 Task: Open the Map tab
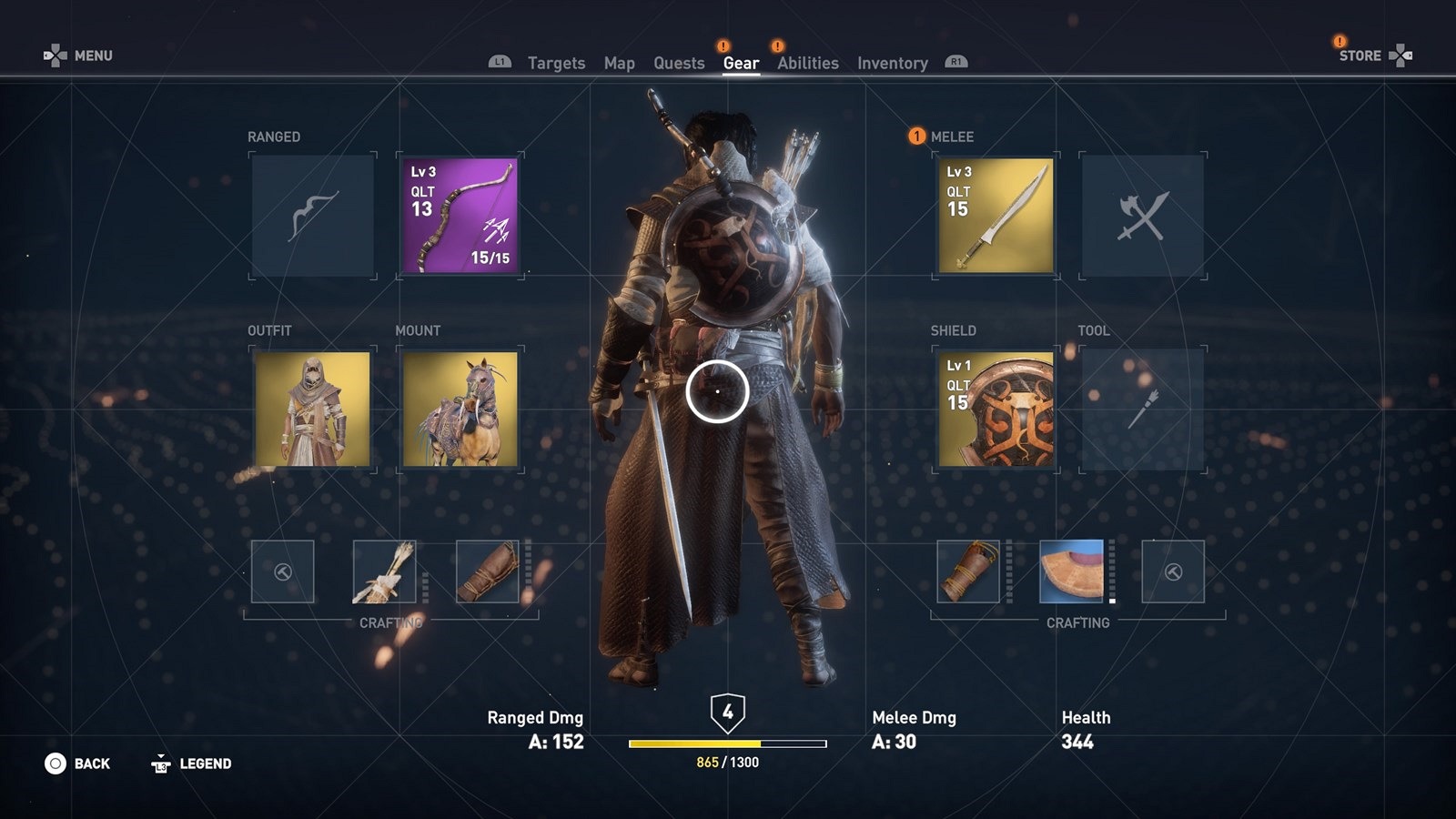pos(619,63)
